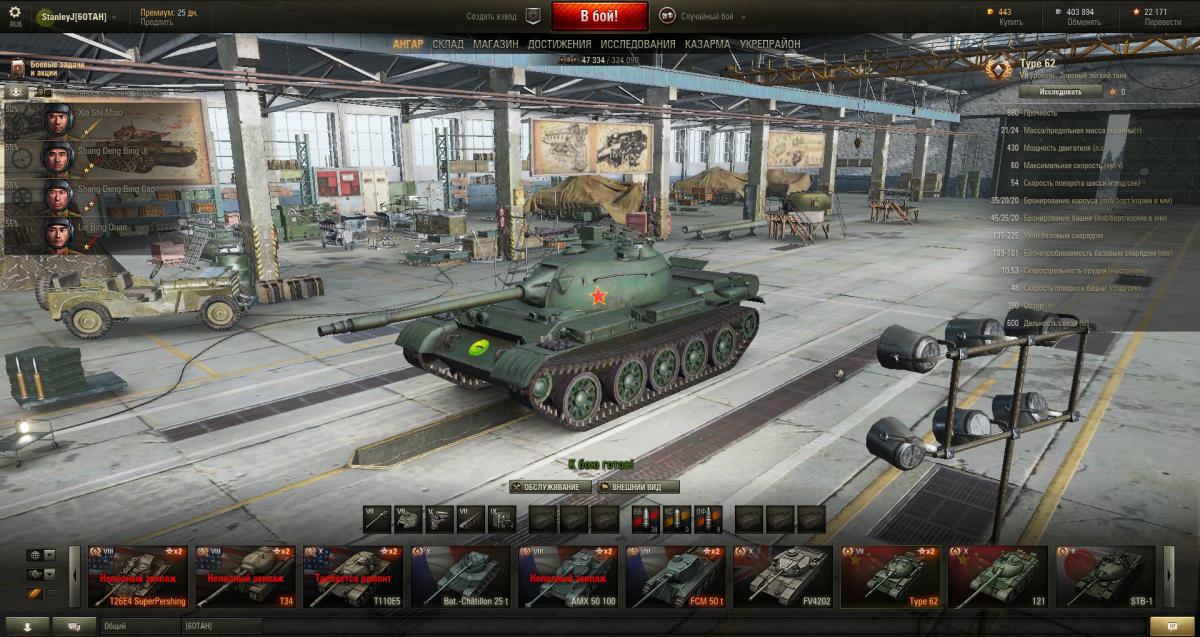The height and width of the screenshot is (637, 1200).
Task: Open the ВНЕШНИЙ ВИД appearance button
Action: [638, 487]
